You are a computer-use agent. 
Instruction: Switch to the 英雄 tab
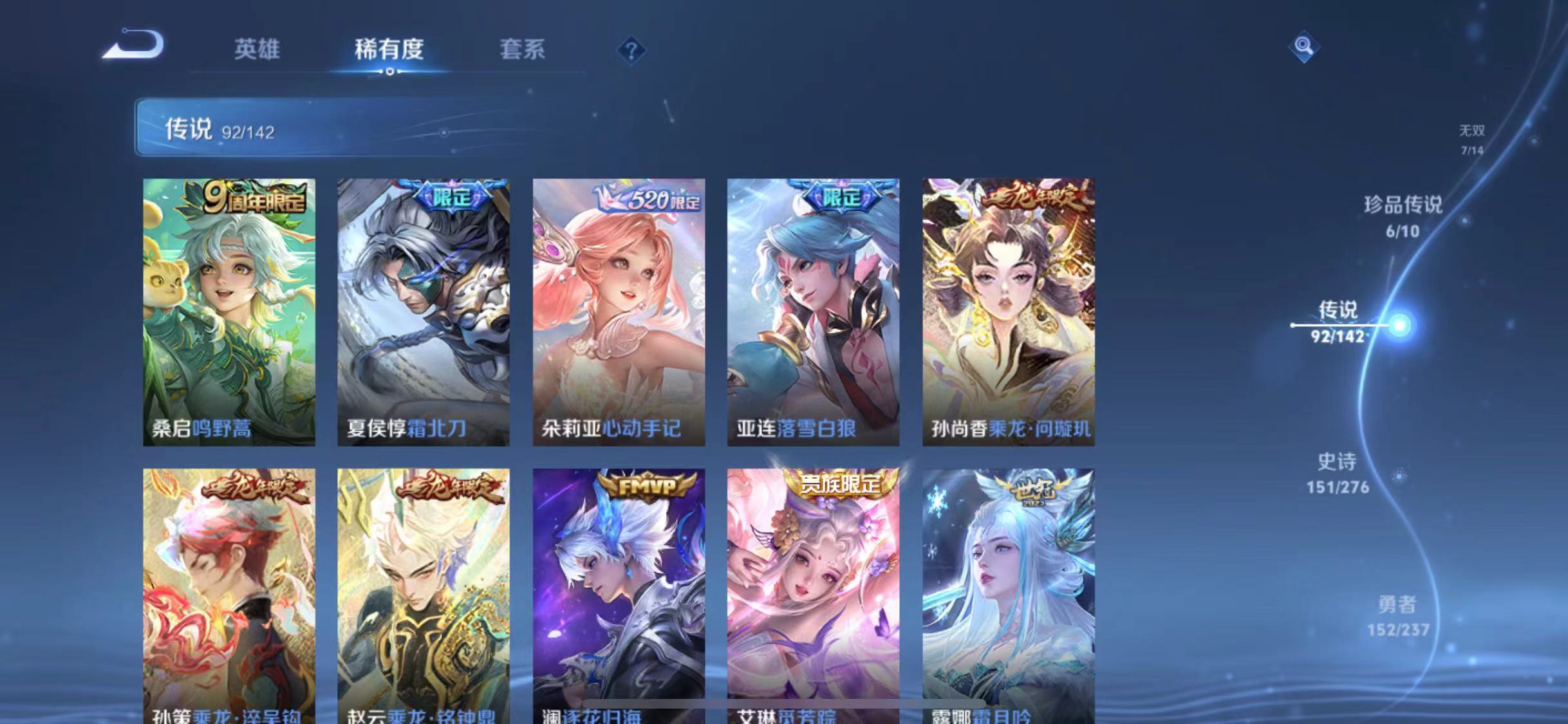[259, 50]
